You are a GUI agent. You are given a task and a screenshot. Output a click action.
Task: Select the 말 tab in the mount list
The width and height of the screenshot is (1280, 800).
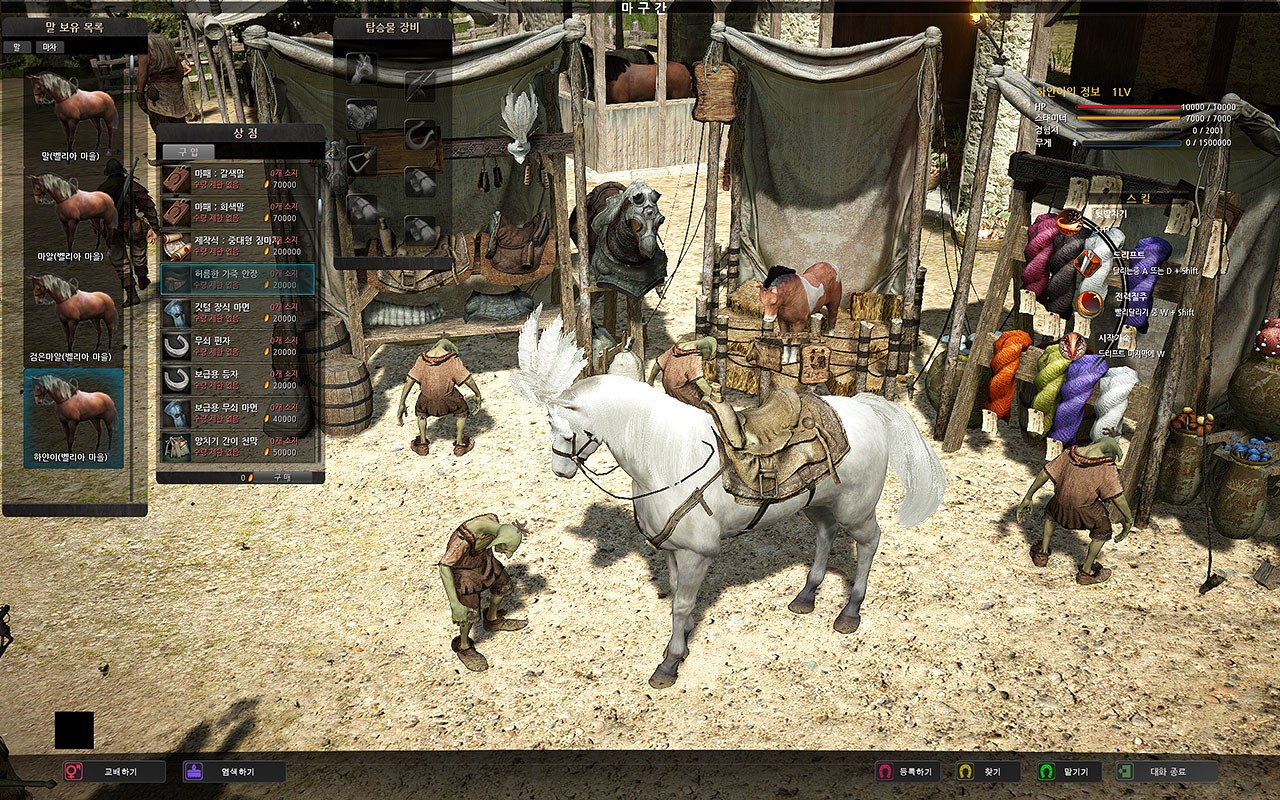click(17, 49)
